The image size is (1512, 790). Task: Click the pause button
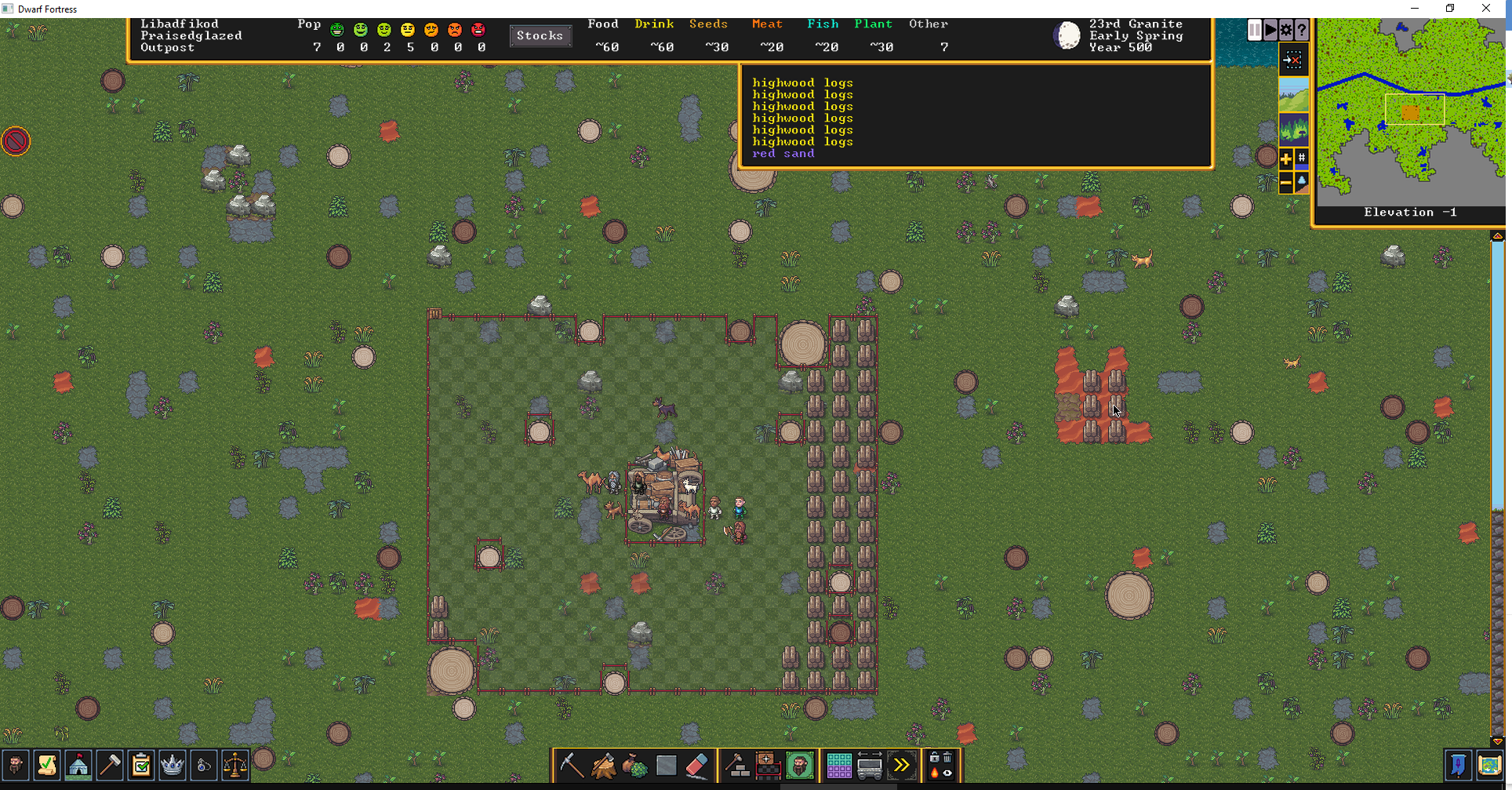(x=1255, y=31)
